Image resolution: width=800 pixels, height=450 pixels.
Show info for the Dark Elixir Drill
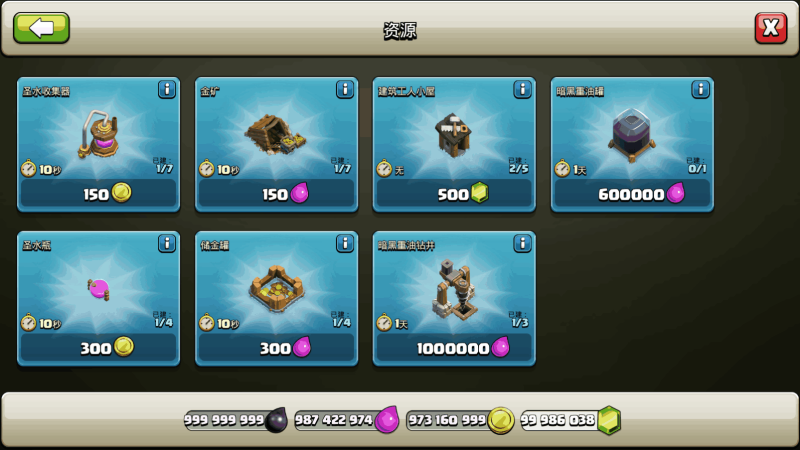523,243
